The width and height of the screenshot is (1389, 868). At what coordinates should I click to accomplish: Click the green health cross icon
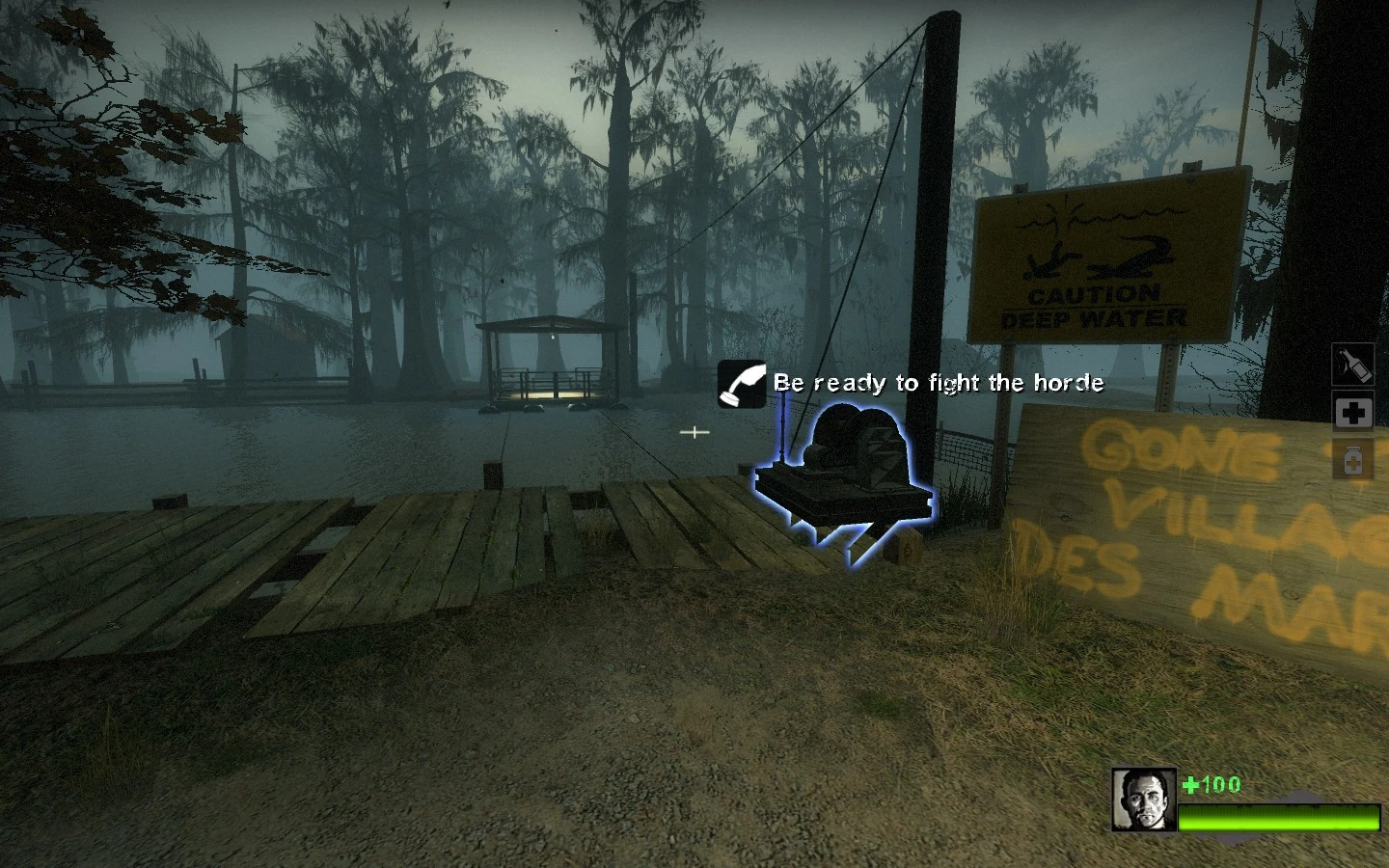(x=1190, y=784)
